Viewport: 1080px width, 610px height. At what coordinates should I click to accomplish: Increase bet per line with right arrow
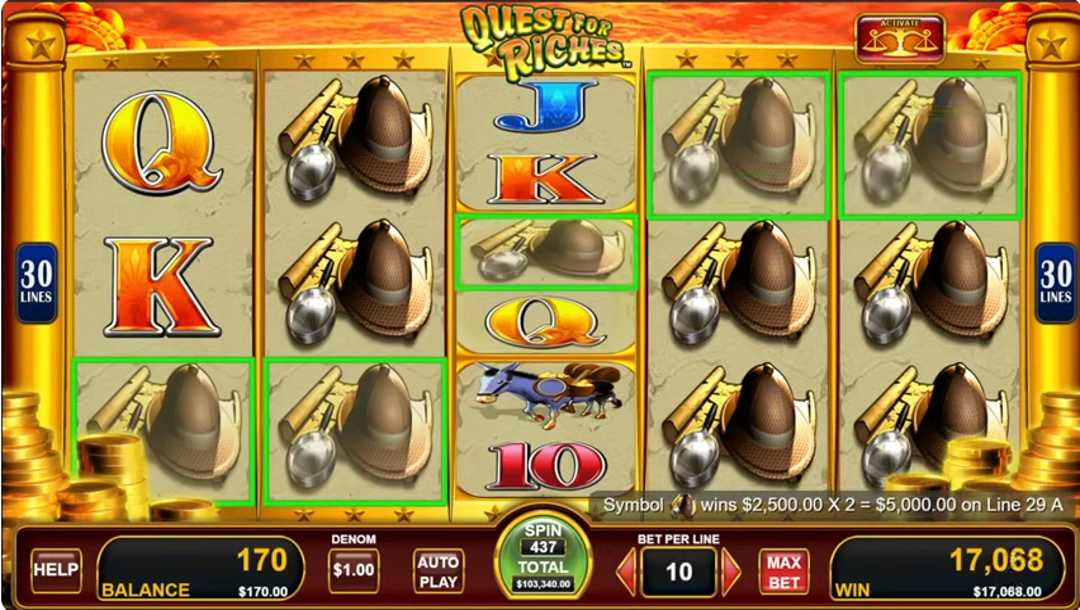click(732, 572)
